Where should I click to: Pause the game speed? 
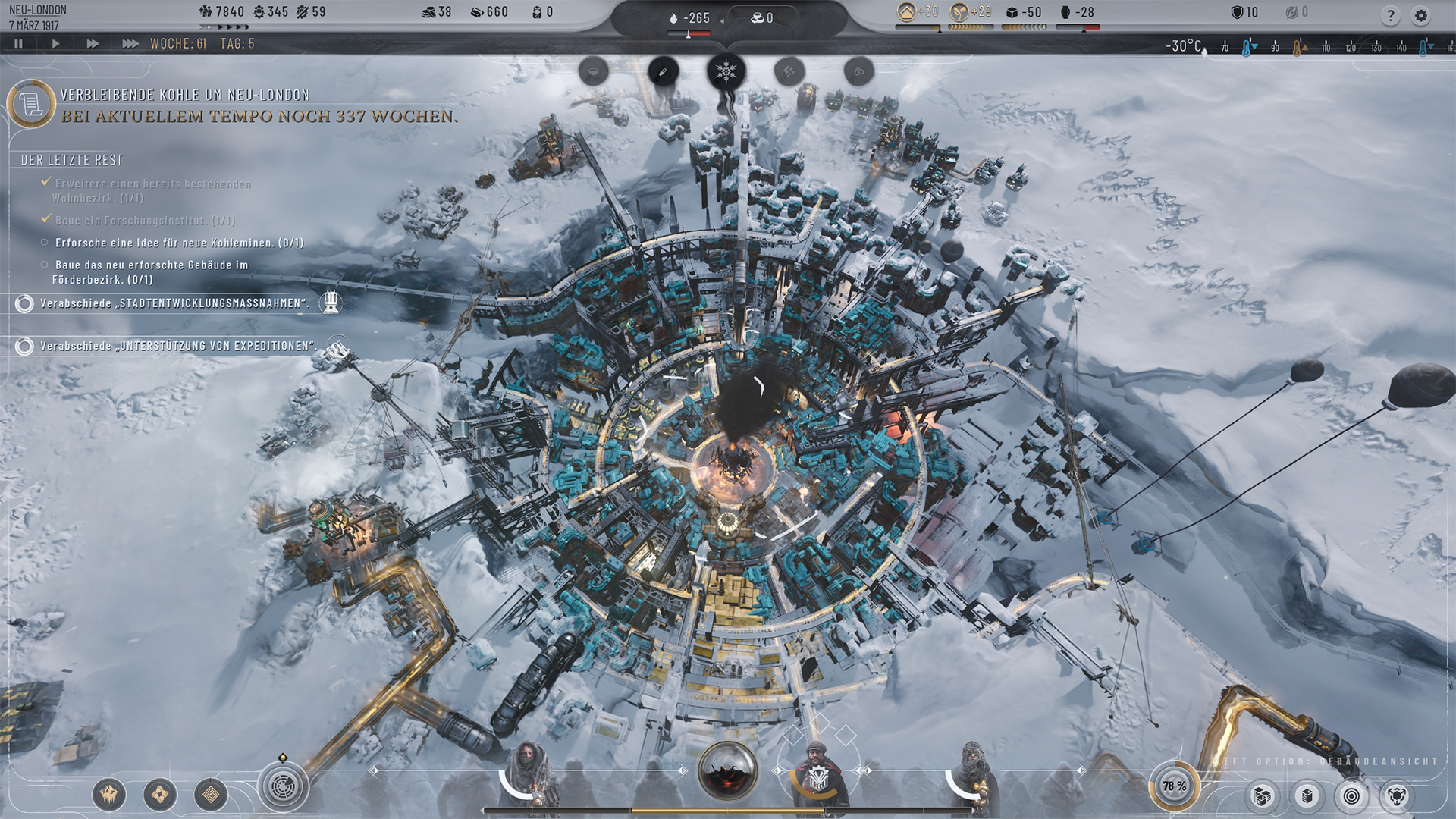click(x=19, y=44)
